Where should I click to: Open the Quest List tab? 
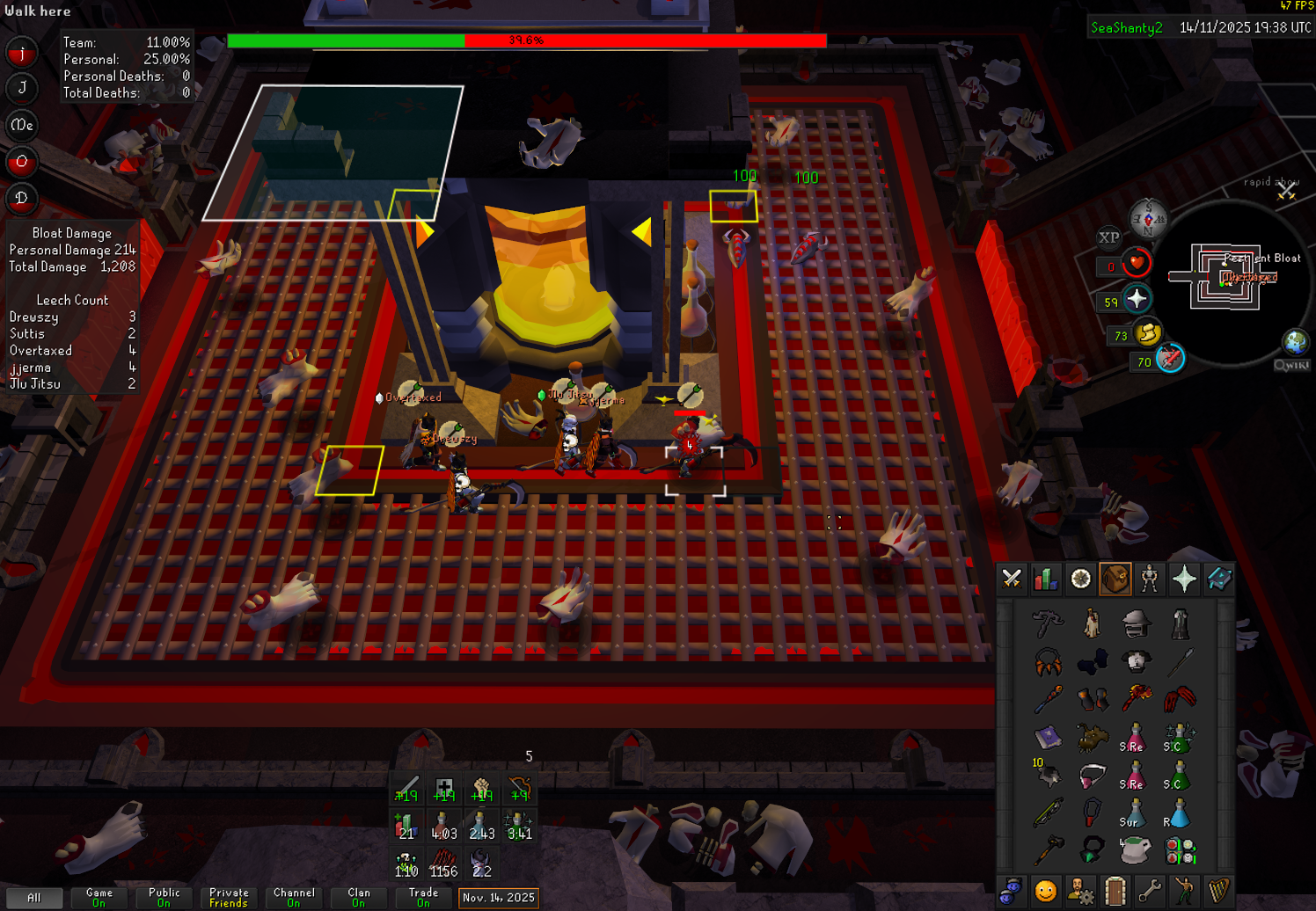tap(1080, 579)
